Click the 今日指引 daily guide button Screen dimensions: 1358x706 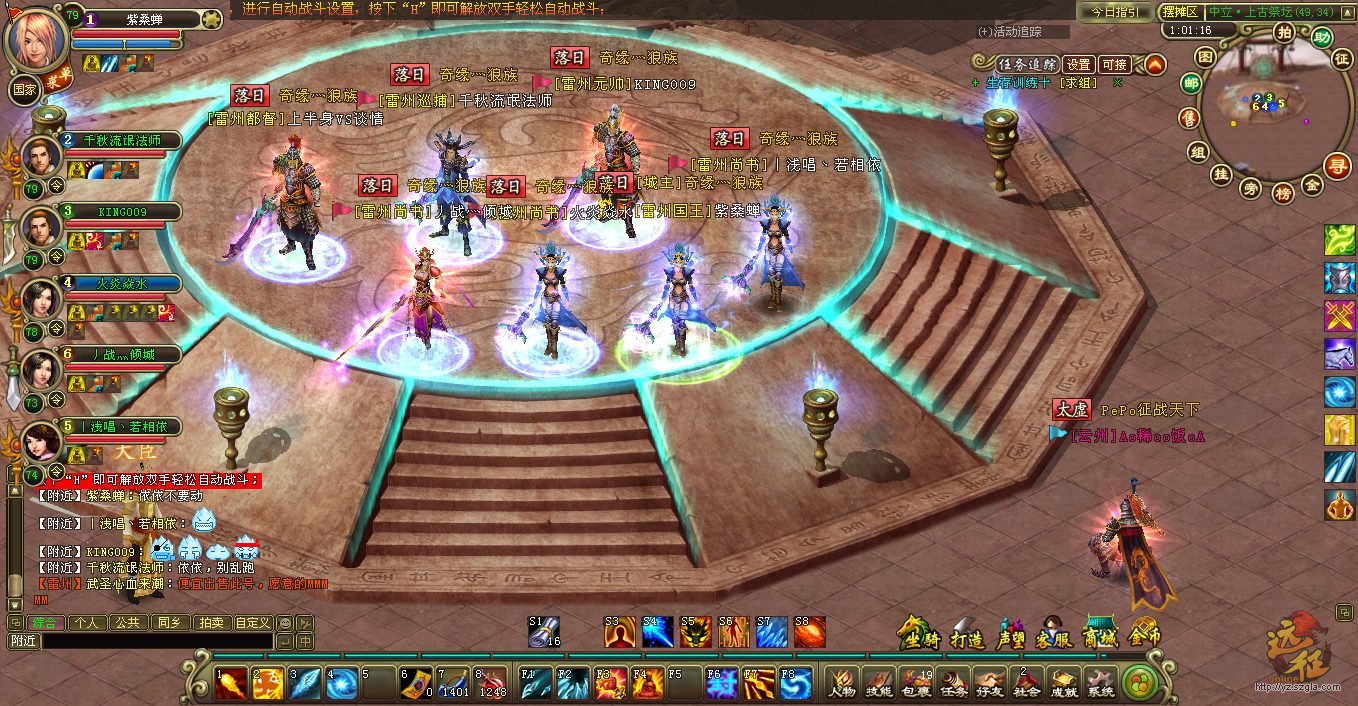click(1114, 12)
